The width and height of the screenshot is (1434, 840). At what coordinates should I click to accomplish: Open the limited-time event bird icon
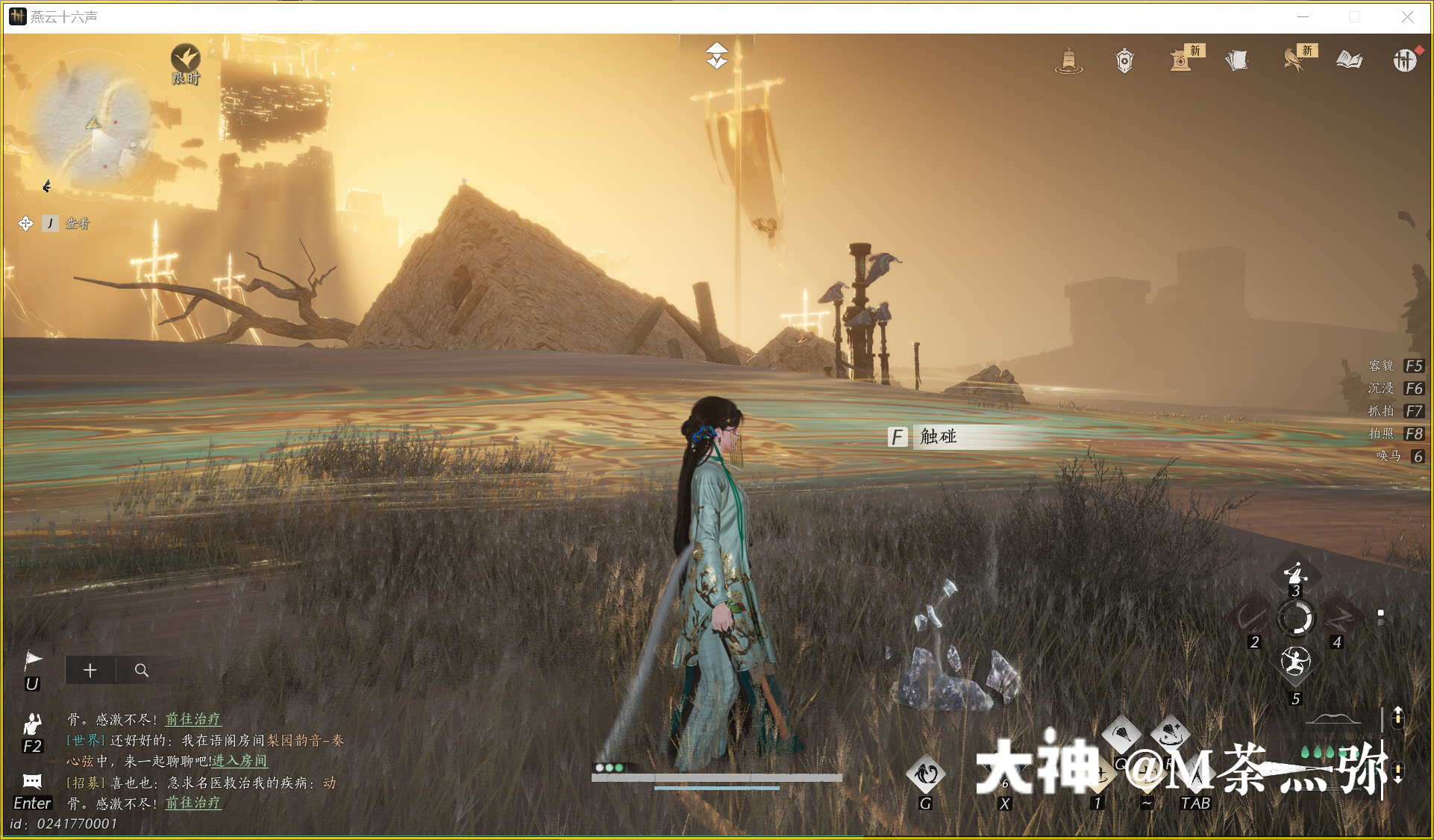click(x=185, y=60)
